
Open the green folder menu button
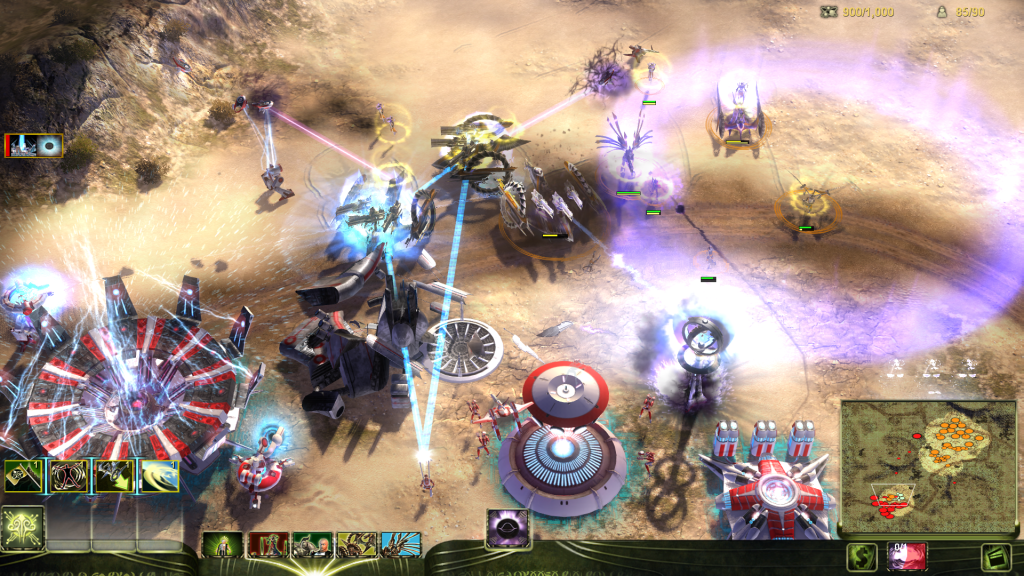[995, 557]
